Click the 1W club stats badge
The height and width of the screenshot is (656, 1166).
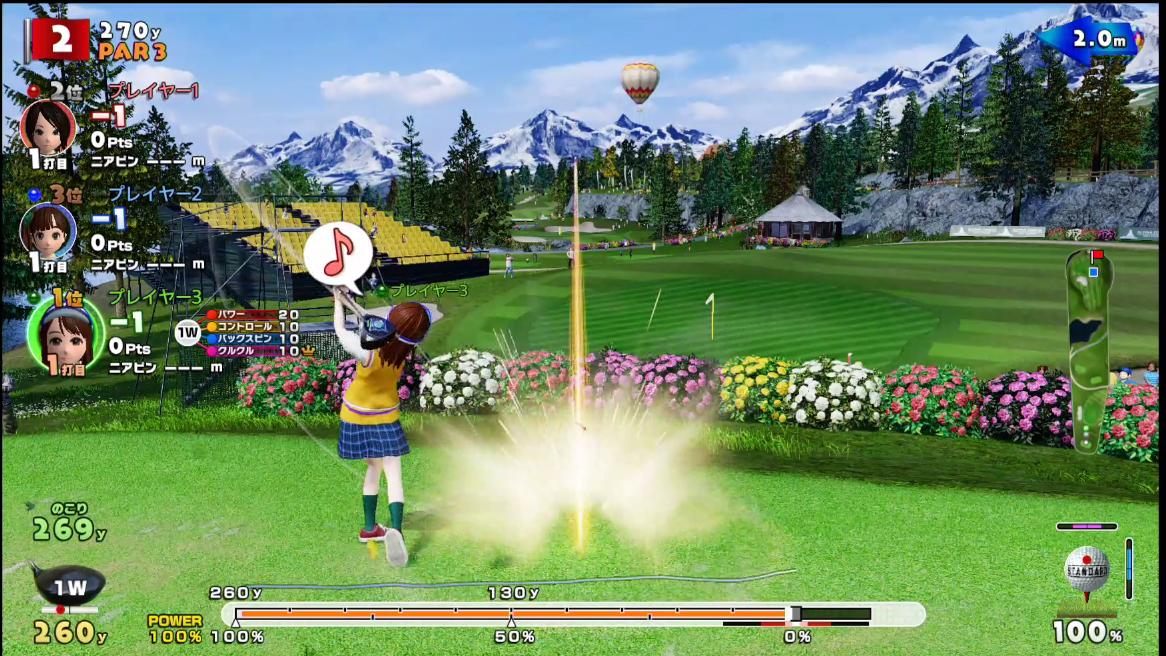188,333
